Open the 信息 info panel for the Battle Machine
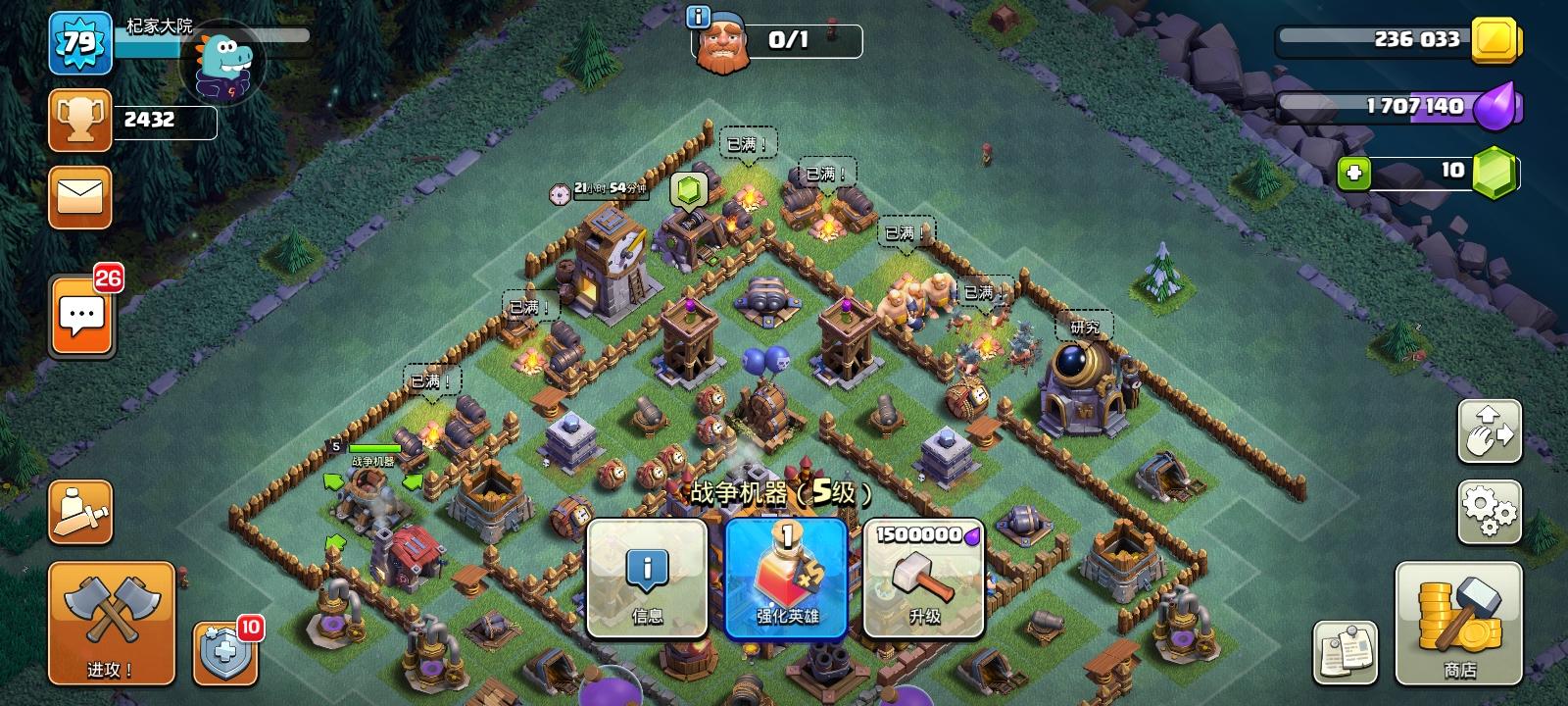1568x706 pixels. point(646,579)
